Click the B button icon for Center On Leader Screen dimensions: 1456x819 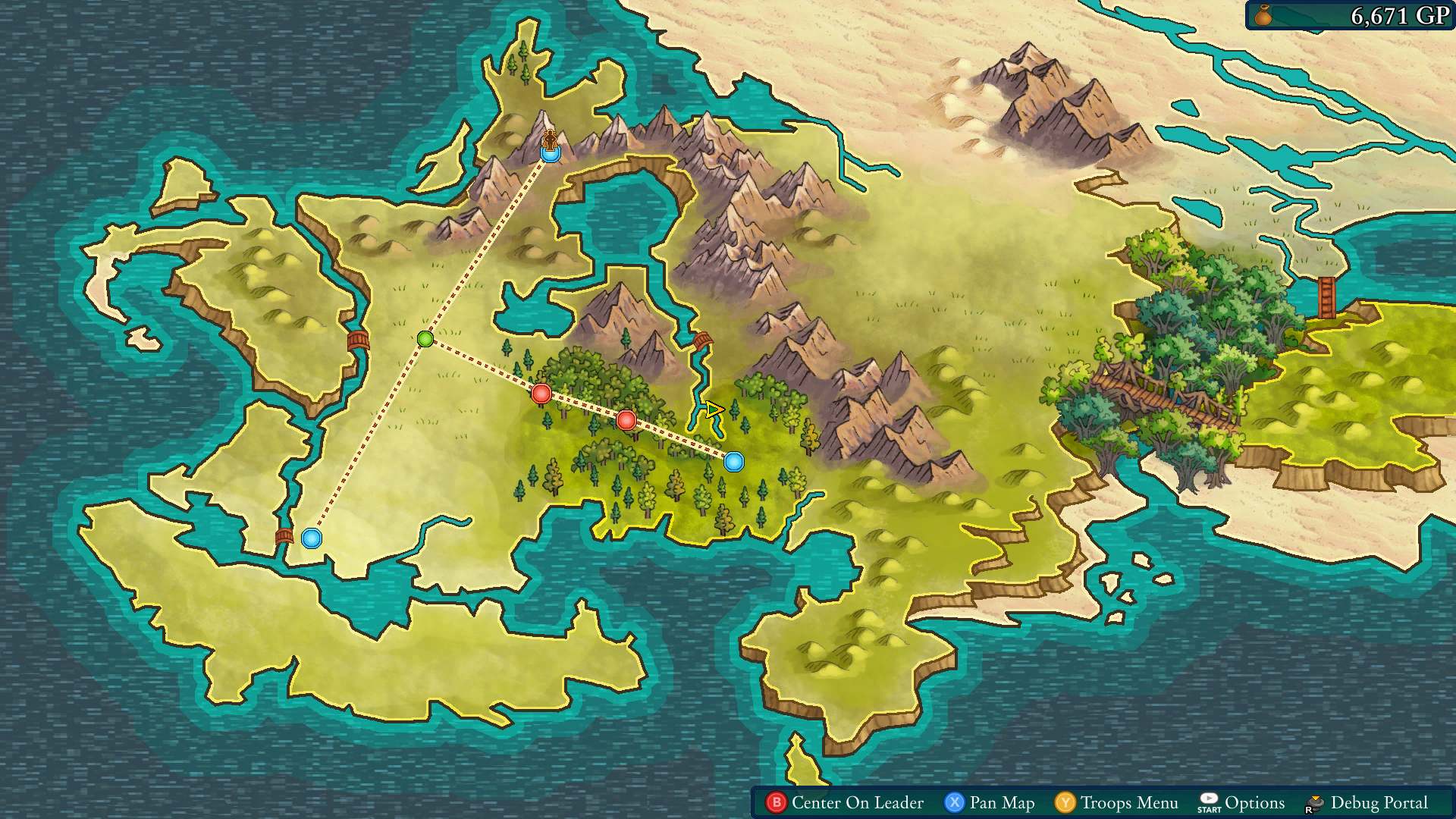click(x=777, y=802)
